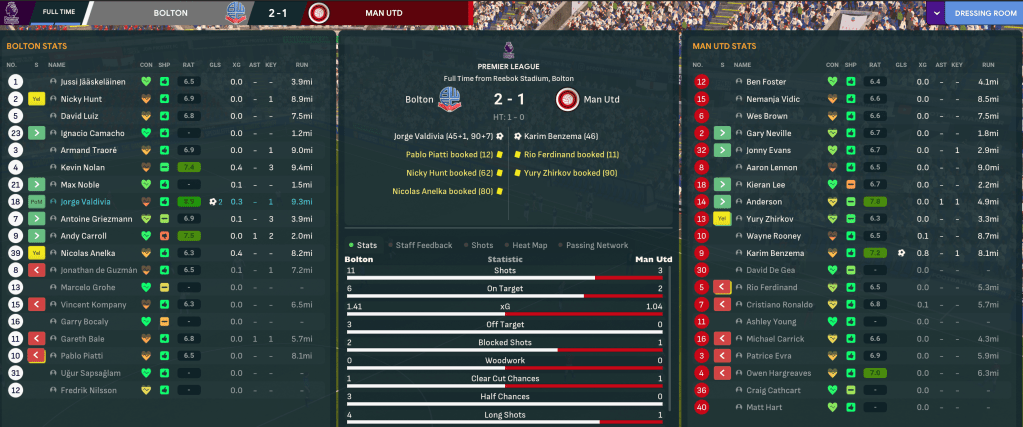
Task: Choose Ben Foster from Man Utd list
Action: click(x=767, y=82)
